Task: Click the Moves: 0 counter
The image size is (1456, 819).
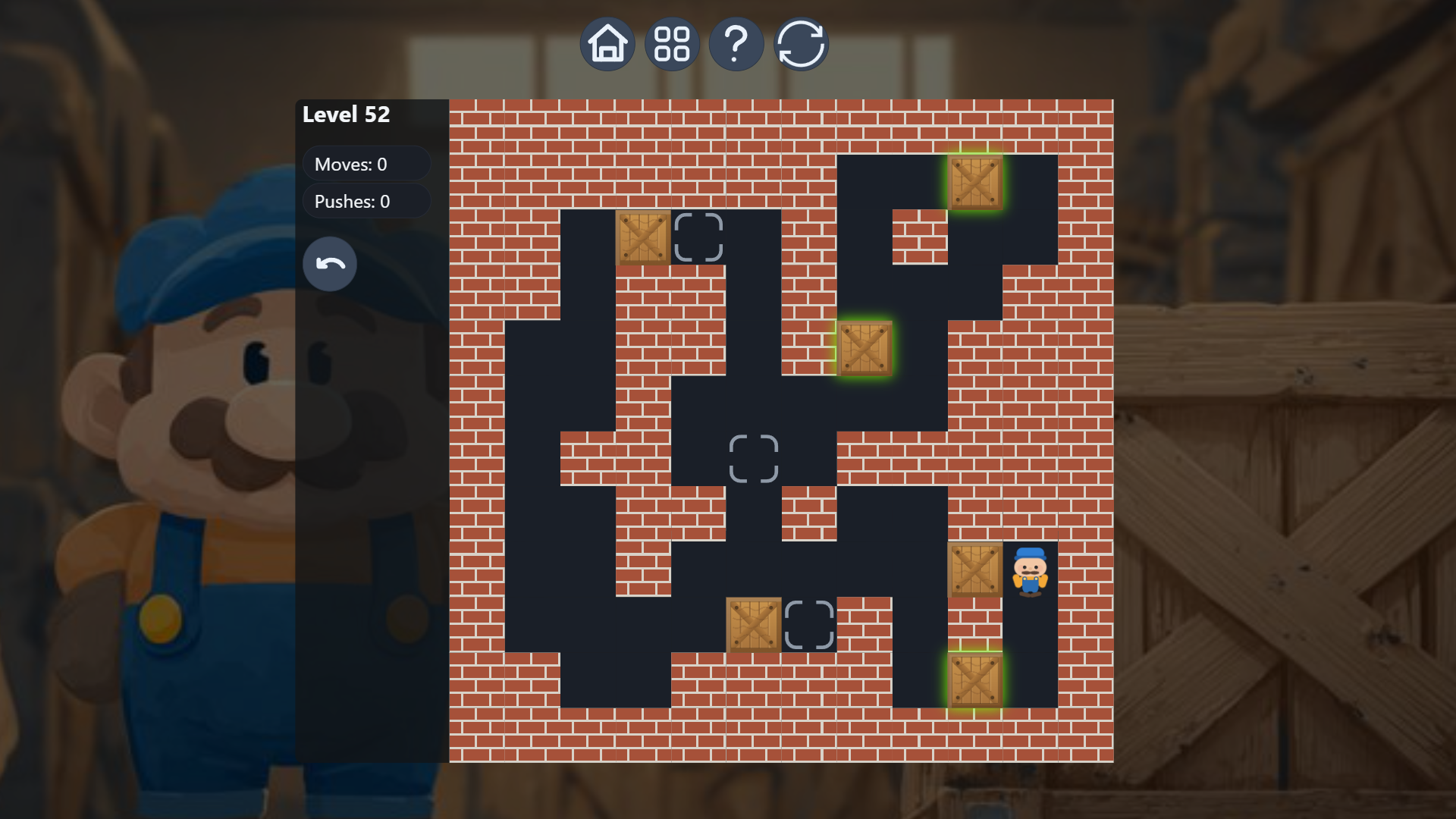Action: [x=366, y=163]
